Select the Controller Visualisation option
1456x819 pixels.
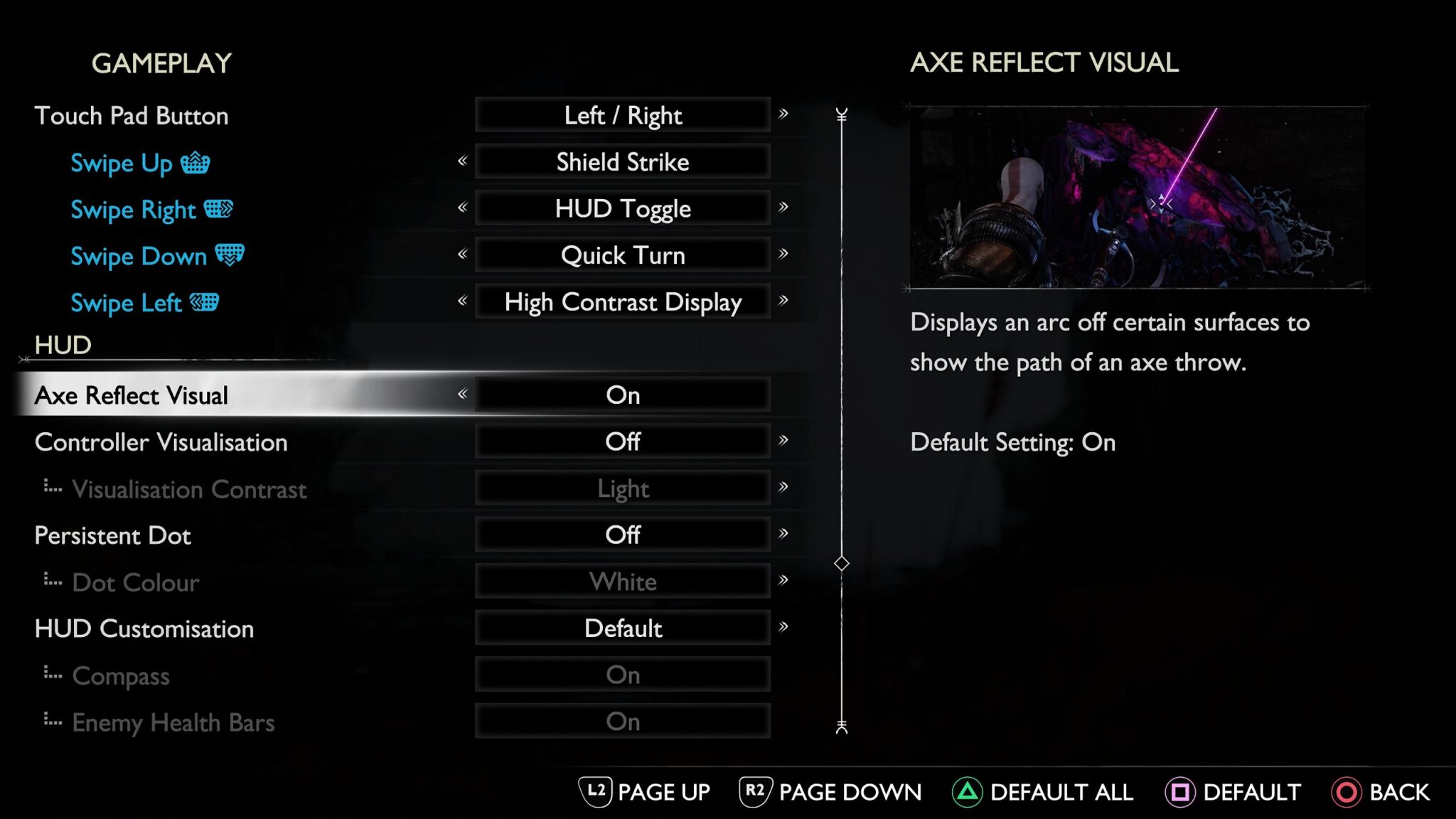click(x=161, y=442)
